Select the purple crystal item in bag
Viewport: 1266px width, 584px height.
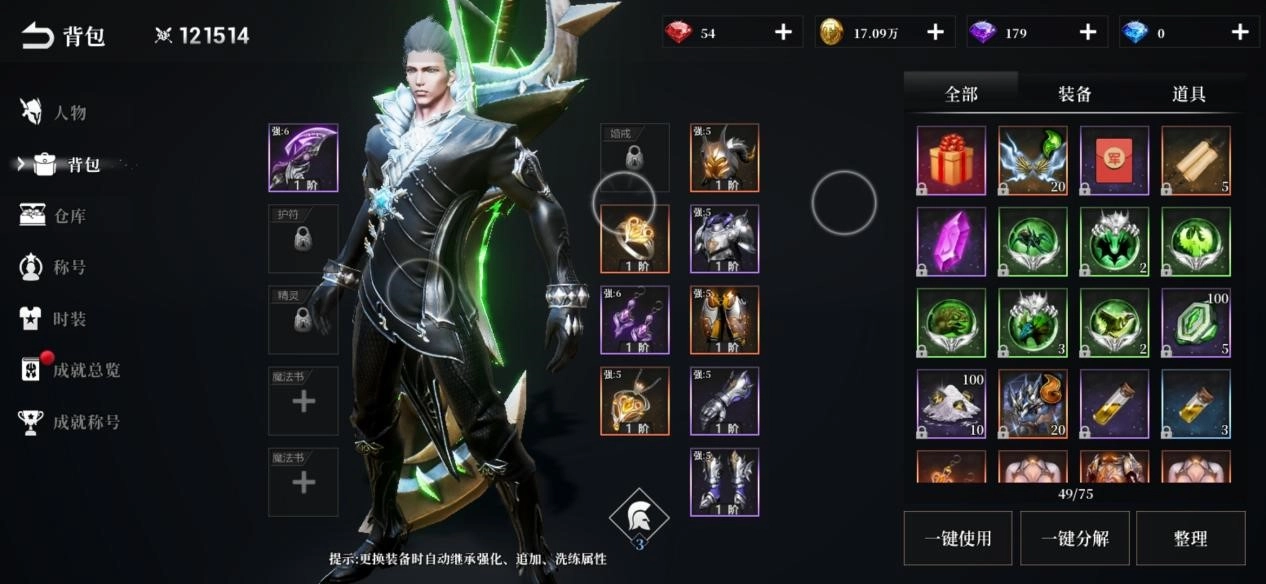pos(951,241)
